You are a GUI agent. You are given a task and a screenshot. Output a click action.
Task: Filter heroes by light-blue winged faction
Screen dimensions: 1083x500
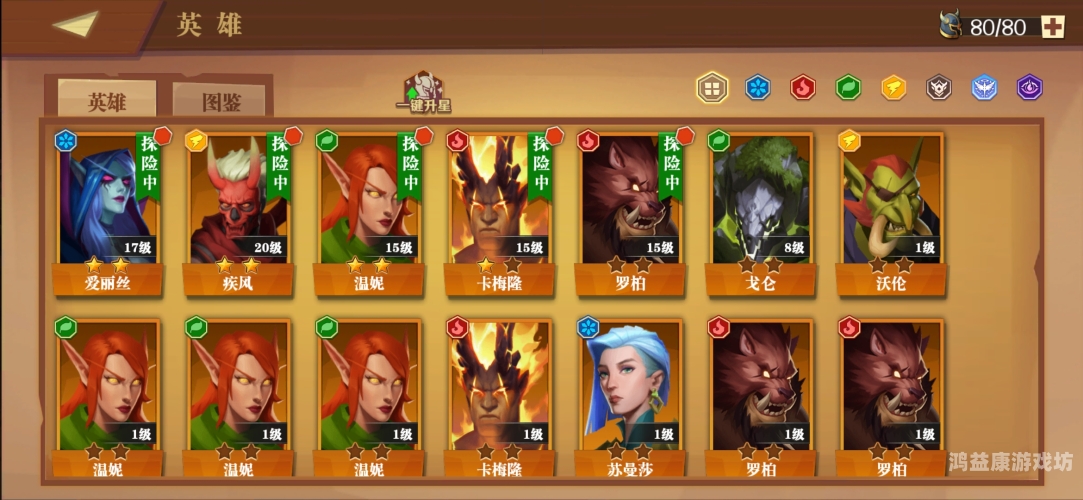coord(984,88)
